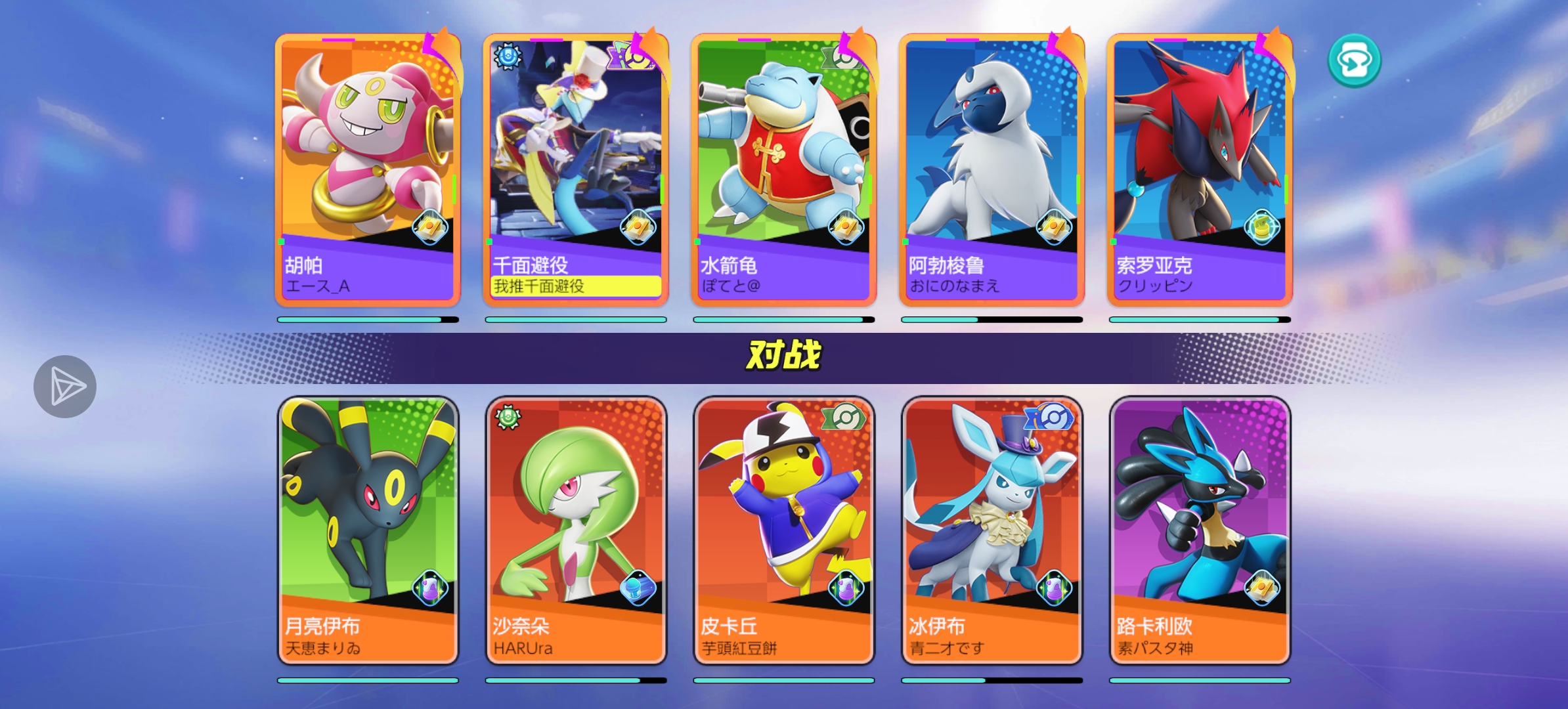Select the 胡帕 (Hoopa) player card

tap(368, 171)
